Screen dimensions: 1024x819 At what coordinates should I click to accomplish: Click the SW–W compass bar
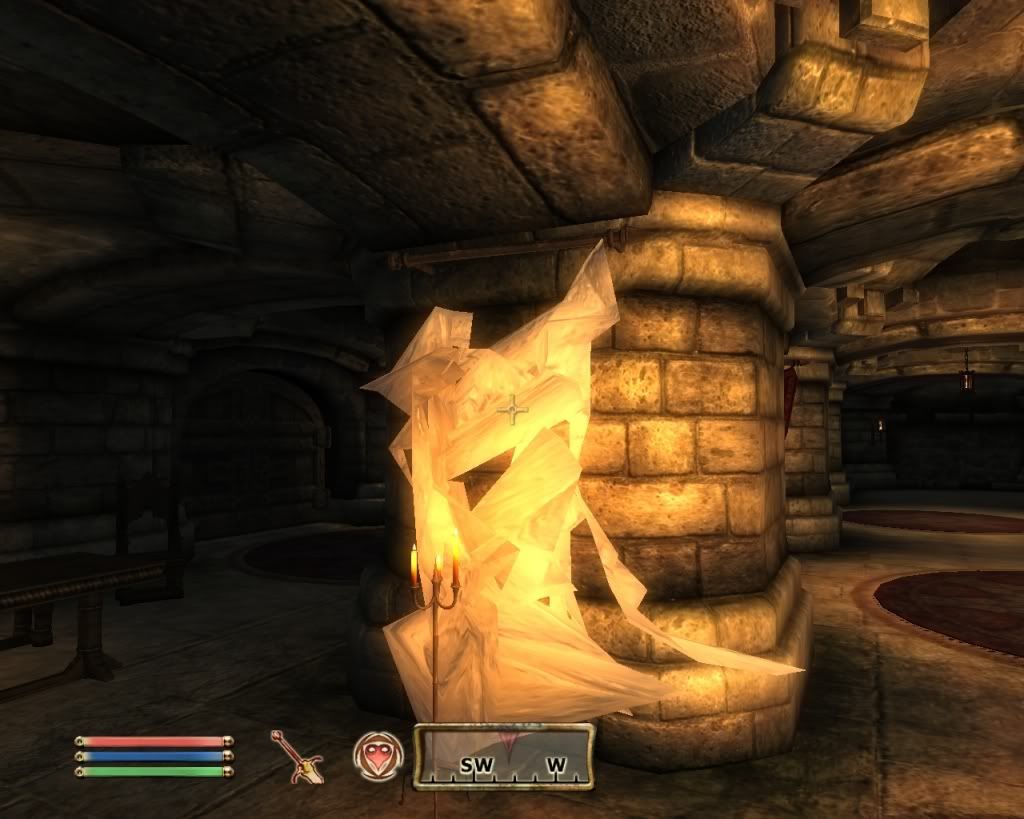tap(504, 757)
